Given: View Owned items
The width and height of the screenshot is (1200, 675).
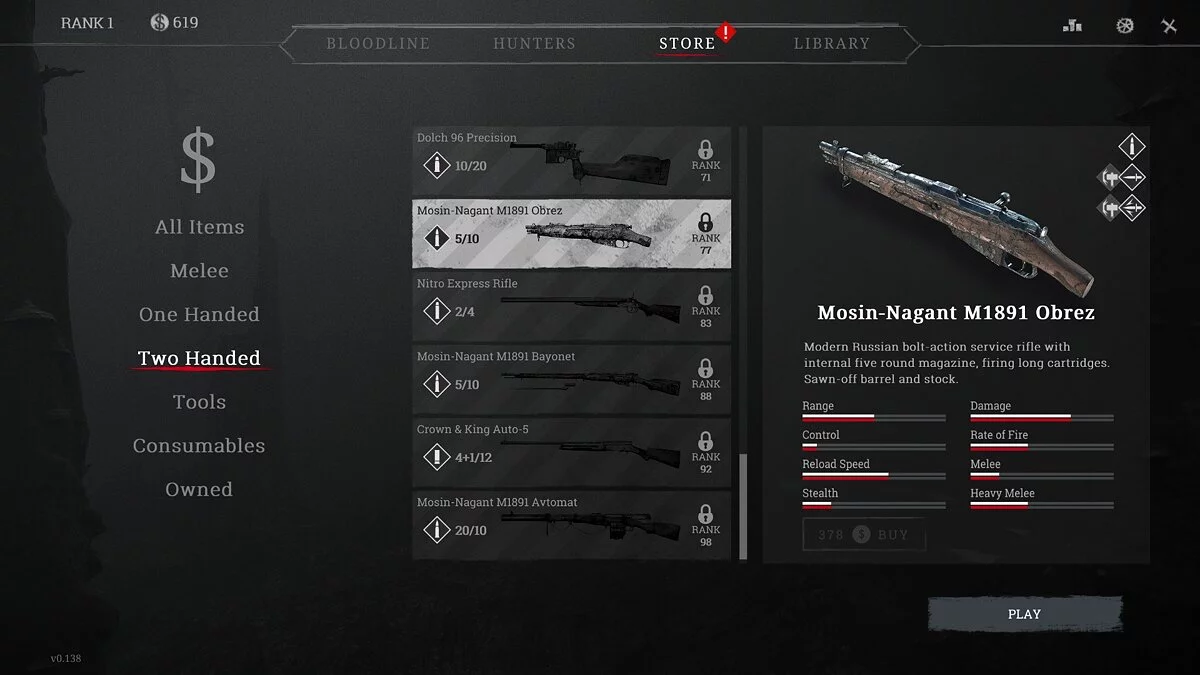Looking at the screenshot, I should 199,490.
